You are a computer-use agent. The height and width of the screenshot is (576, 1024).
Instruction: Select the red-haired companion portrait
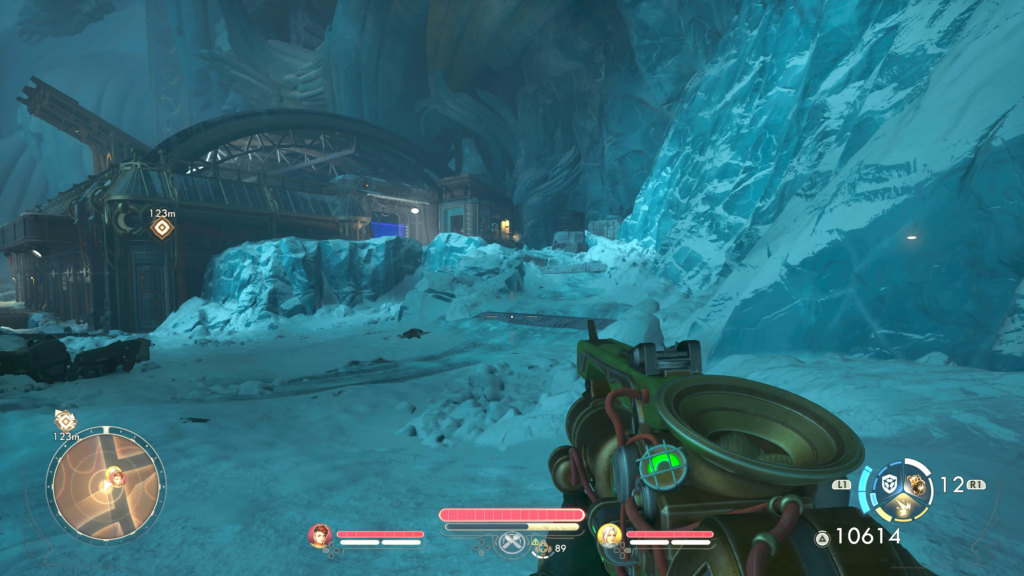[x=320, y=536]
